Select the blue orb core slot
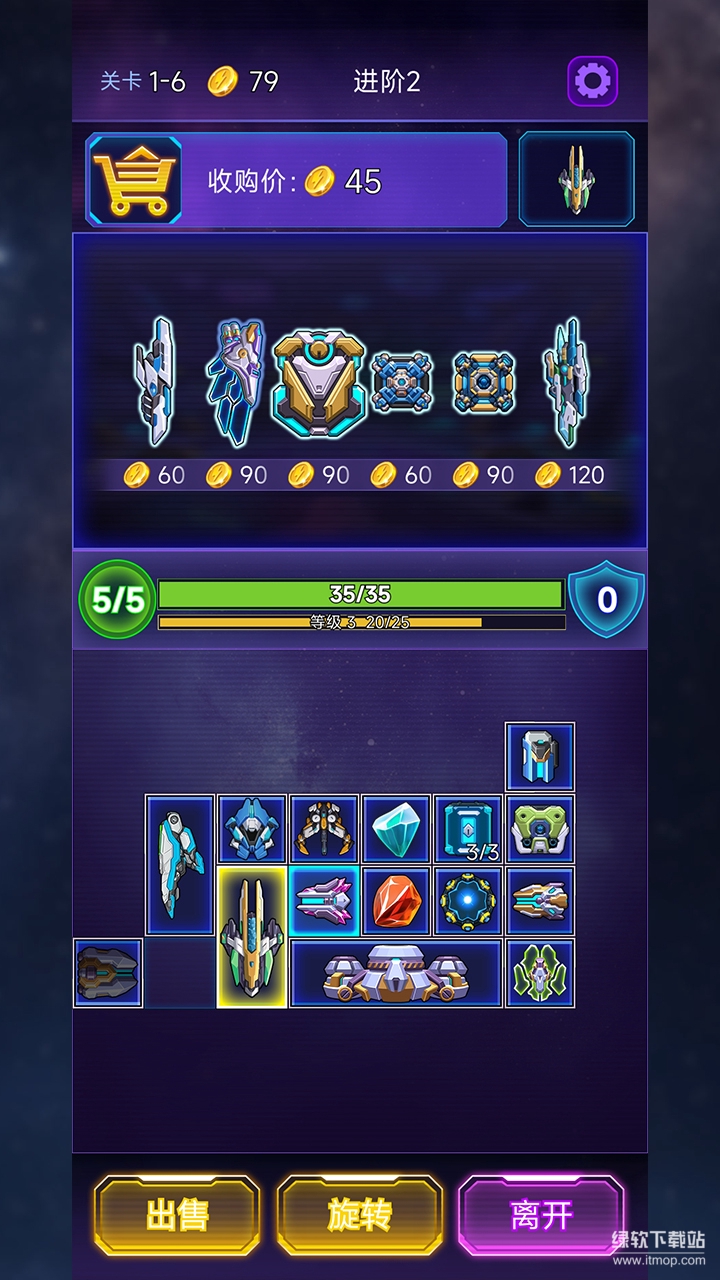720x1280 pixels. click(468, 901)
